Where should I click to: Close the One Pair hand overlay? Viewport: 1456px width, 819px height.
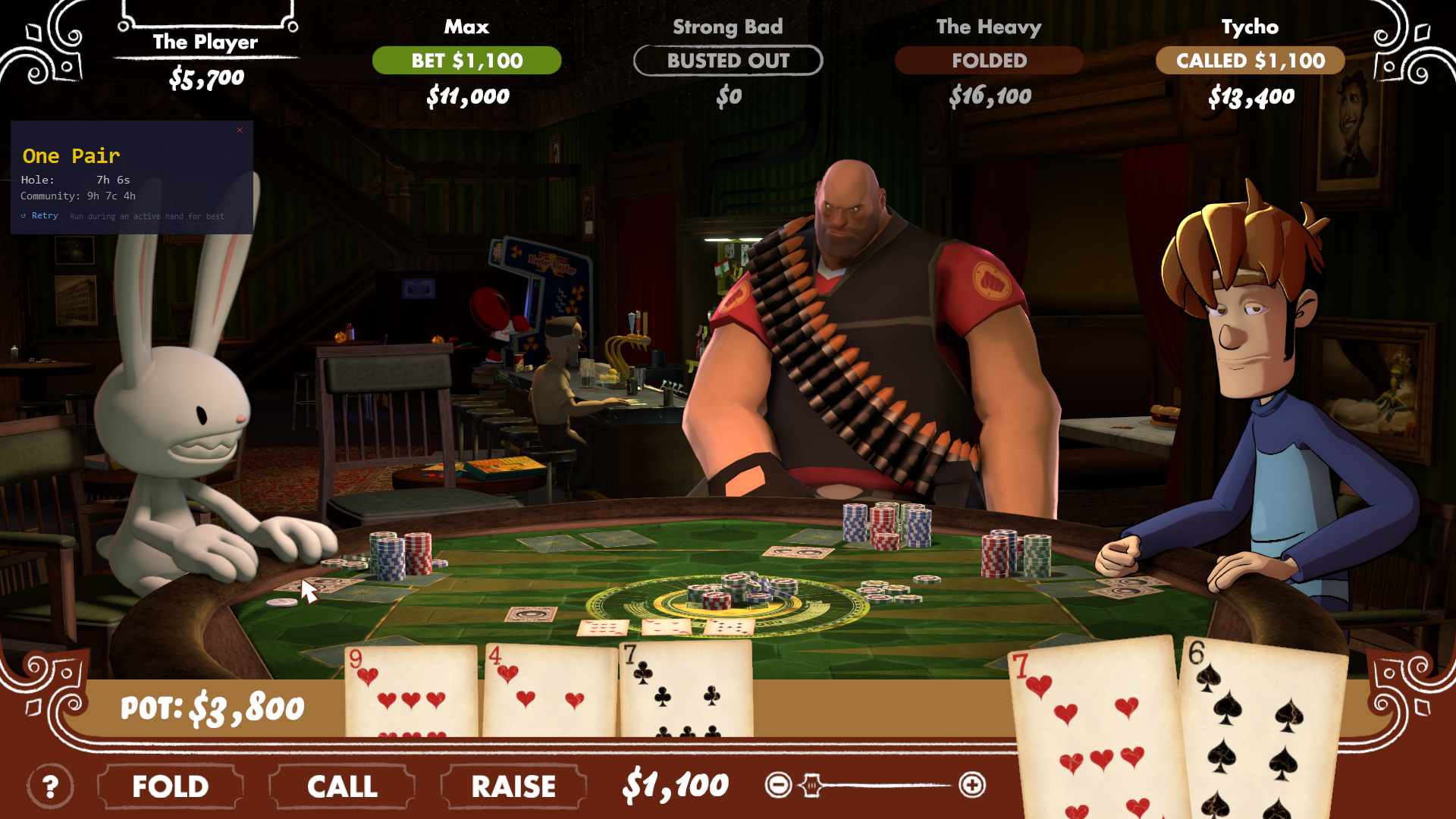click(x=240, y=130)
